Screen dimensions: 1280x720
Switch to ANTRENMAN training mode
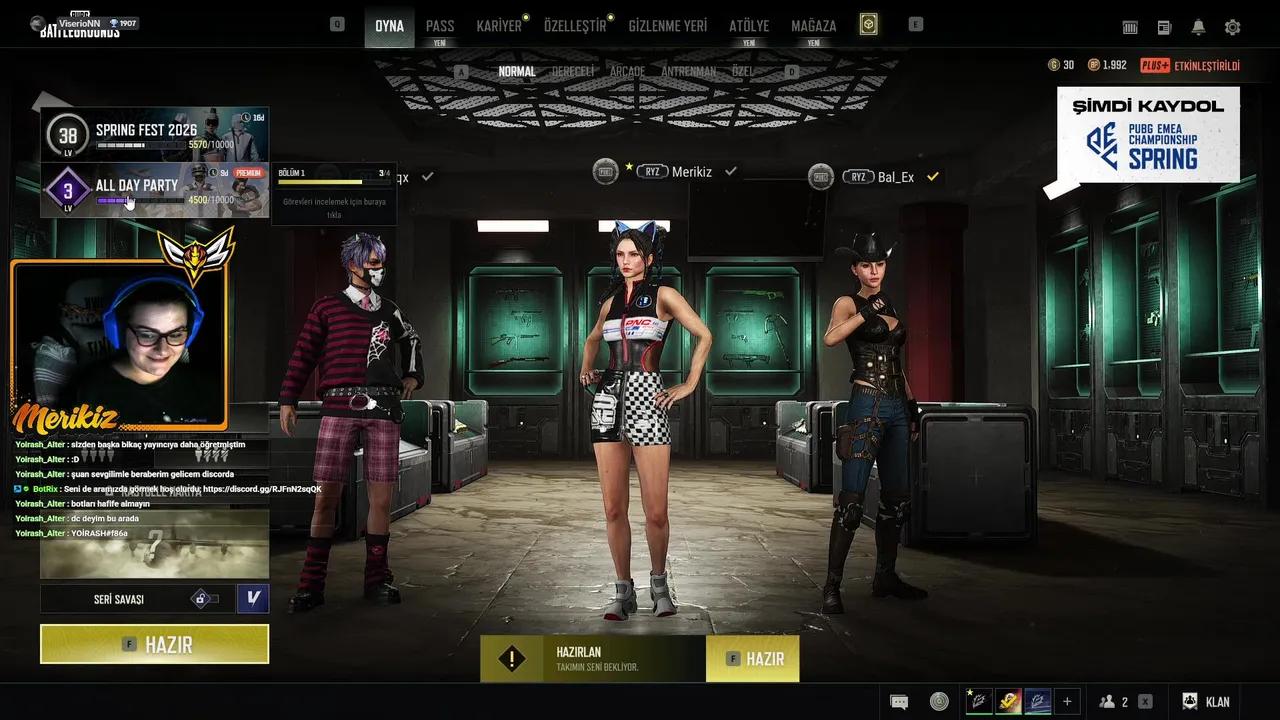tap(688, 72)
